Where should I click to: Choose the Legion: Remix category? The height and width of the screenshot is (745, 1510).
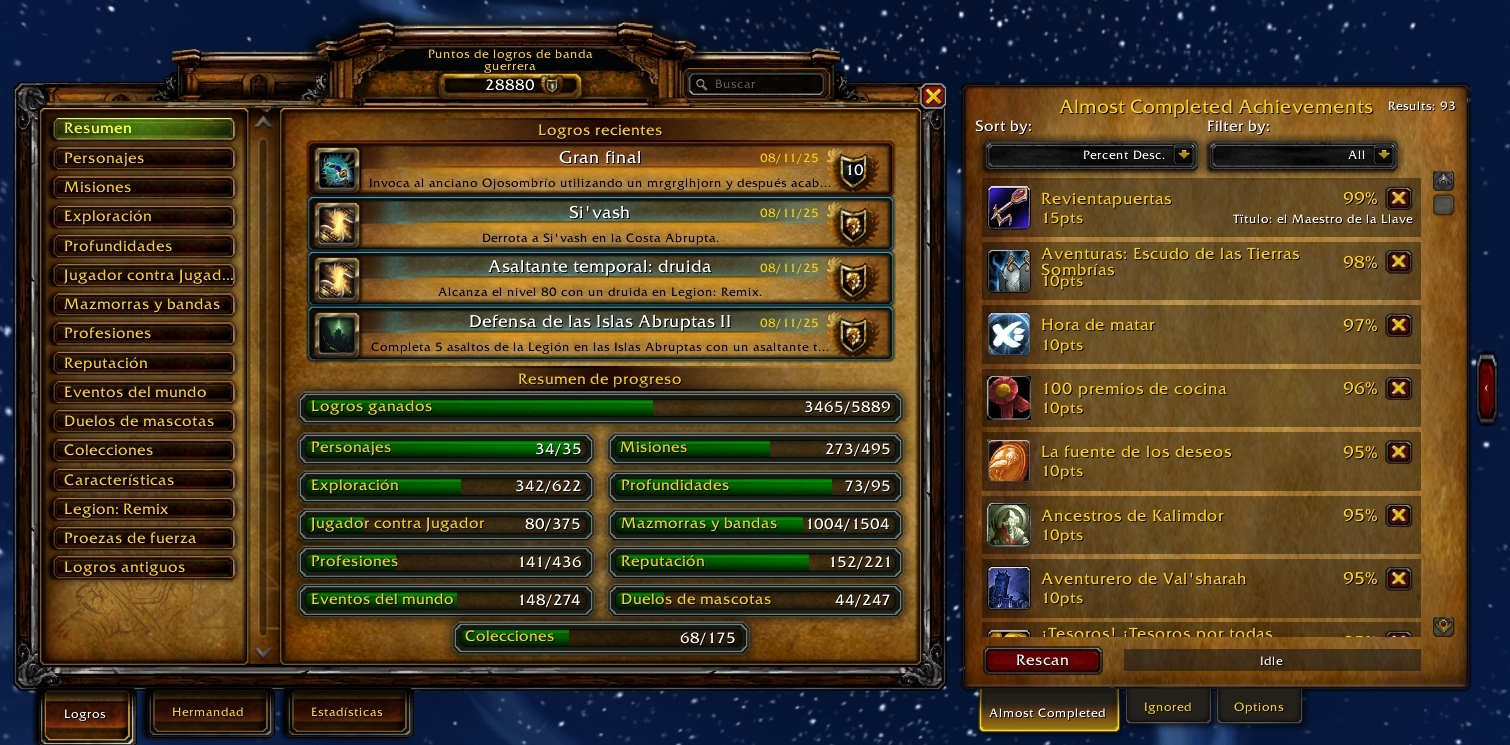pyautogui.click(x=144, y=509)
